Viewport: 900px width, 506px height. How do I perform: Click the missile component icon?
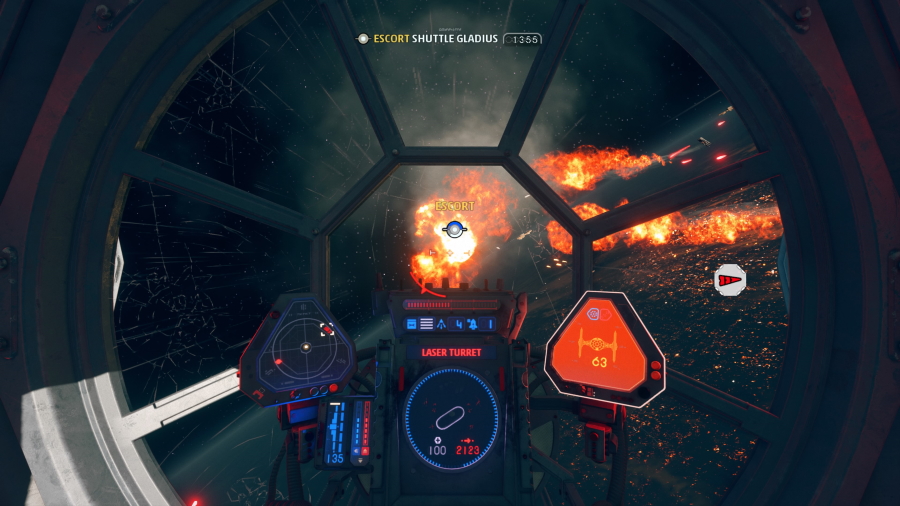click(x=441, y=324)
